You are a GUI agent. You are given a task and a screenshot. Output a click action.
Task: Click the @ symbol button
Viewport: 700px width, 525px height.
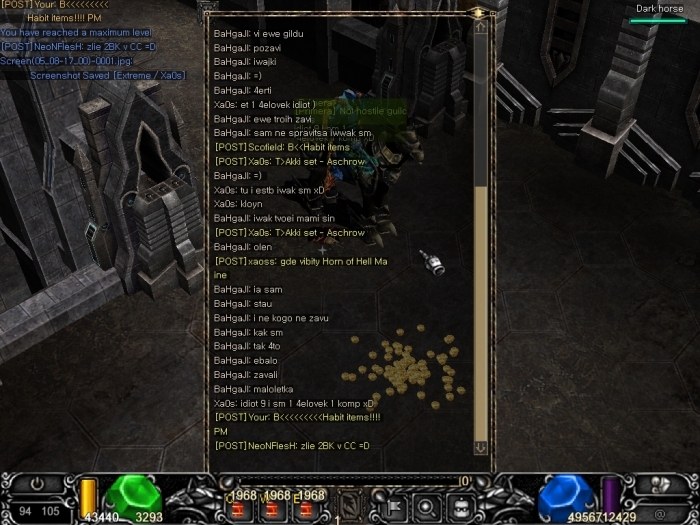point(660,513)
